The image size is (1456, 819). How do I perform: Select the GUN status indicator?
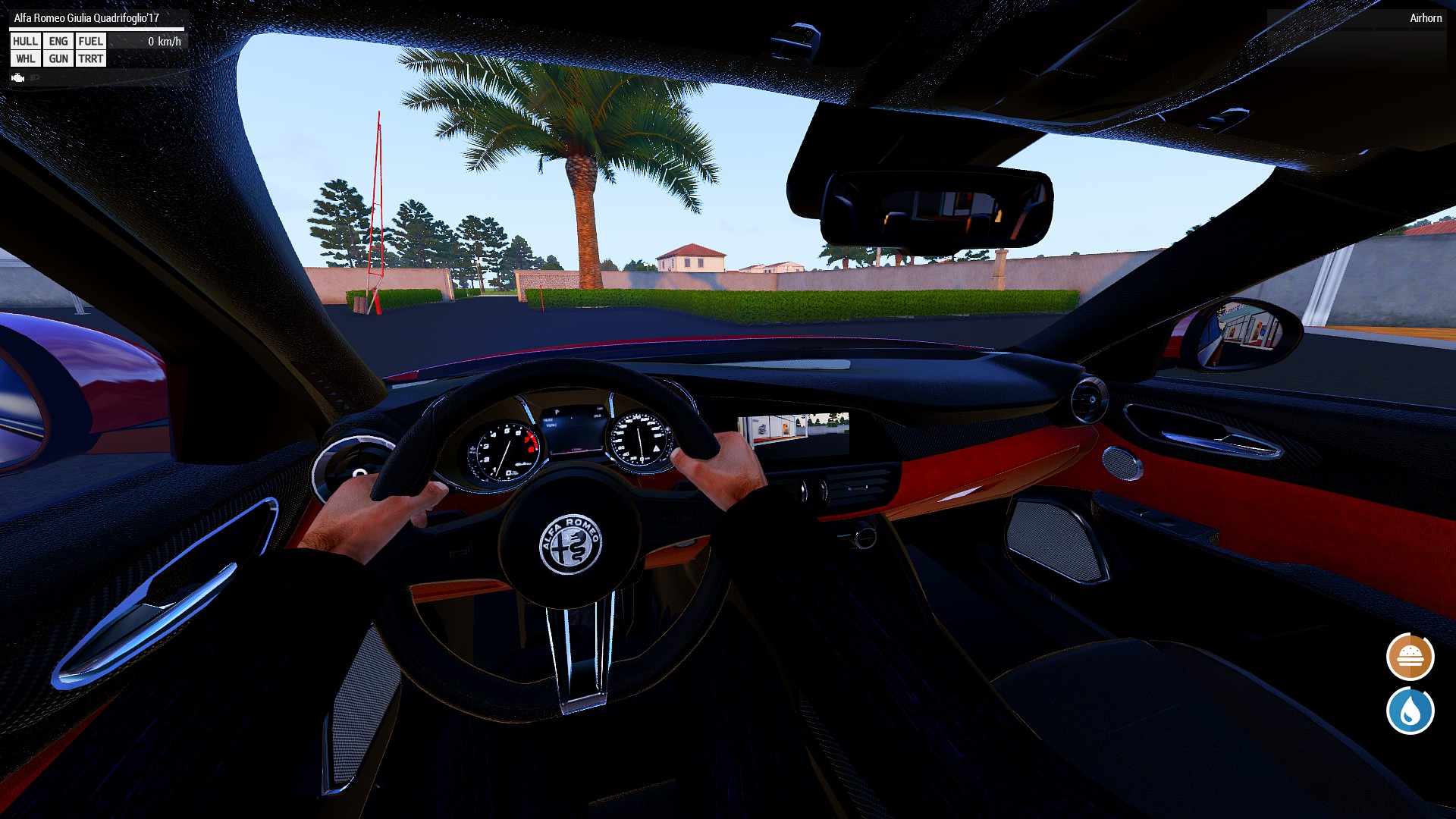click(58, 58)
